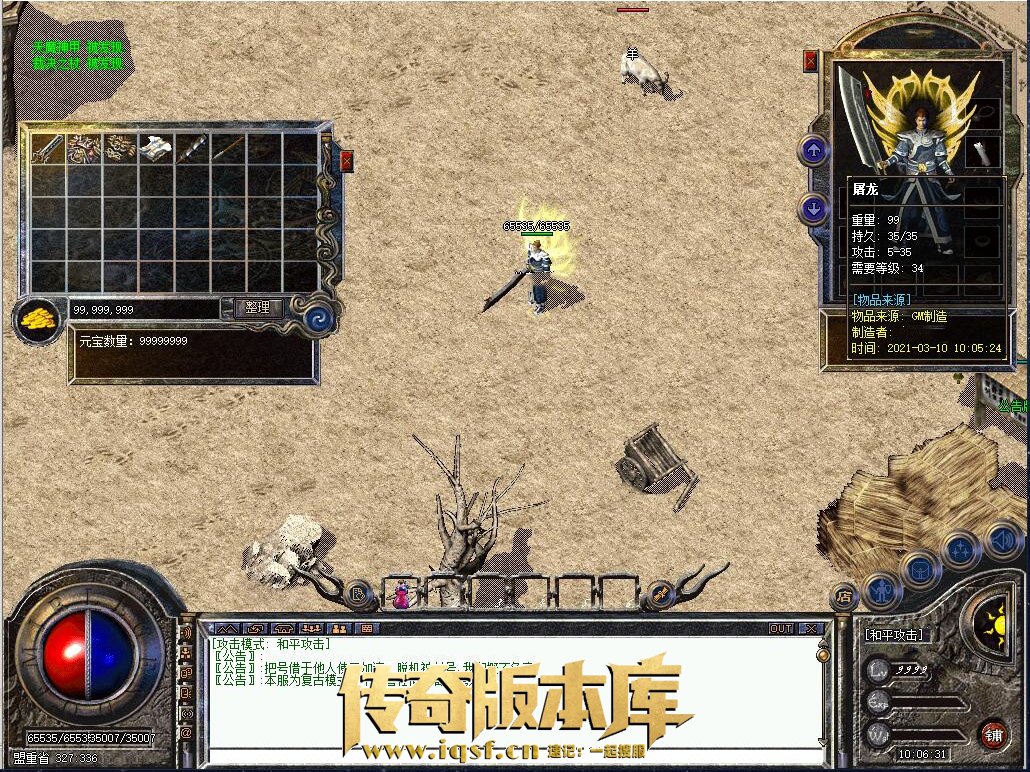Toggle the sound speaker button
1030x772 pixels.
(x=1002, y=541)
